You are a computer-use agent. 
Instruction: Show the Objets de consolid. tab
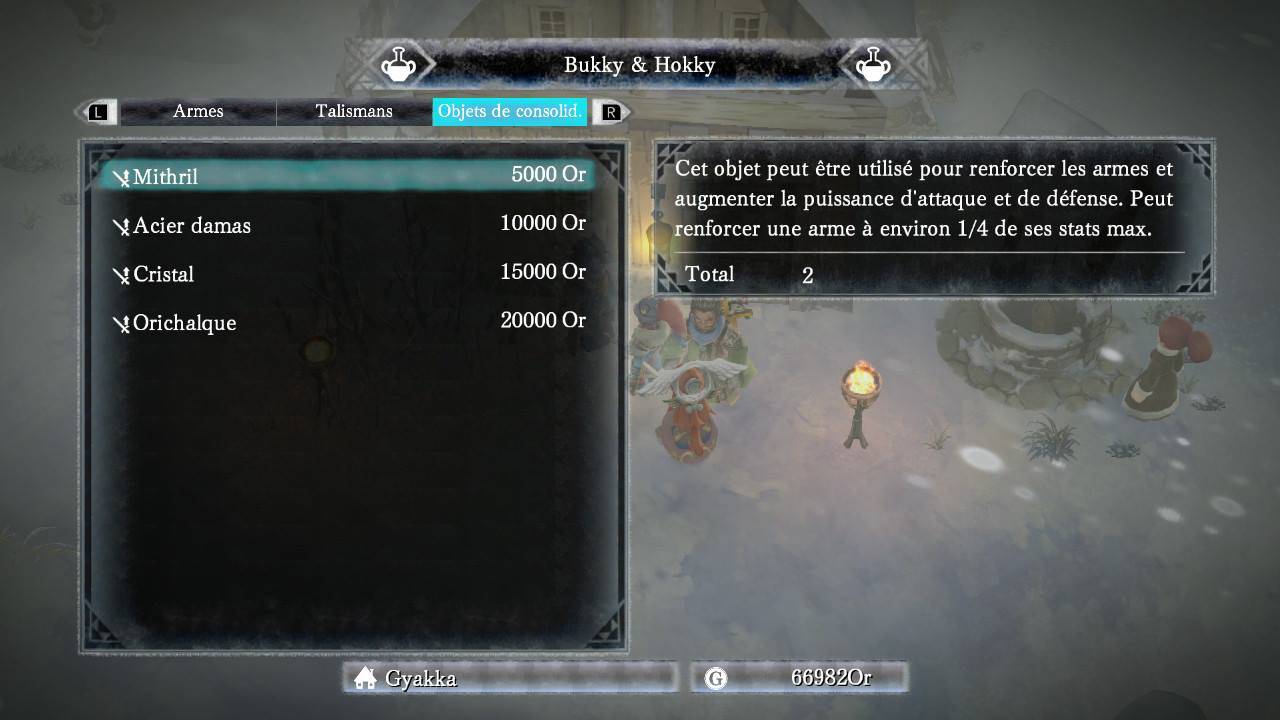(x=510, y=111)
